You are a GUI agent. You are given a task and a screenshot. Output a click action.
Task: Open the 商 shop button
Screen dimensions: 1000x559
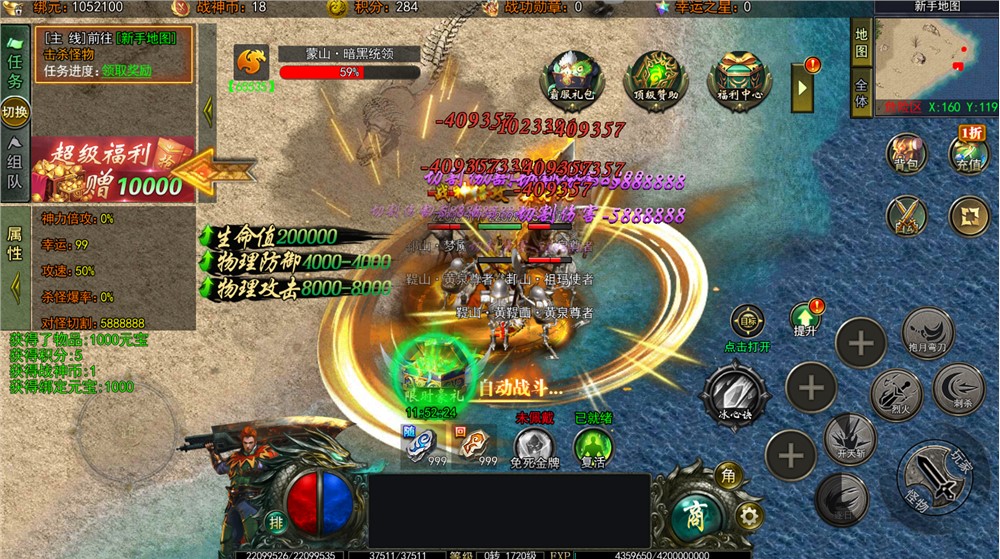[x=692, y=513]
